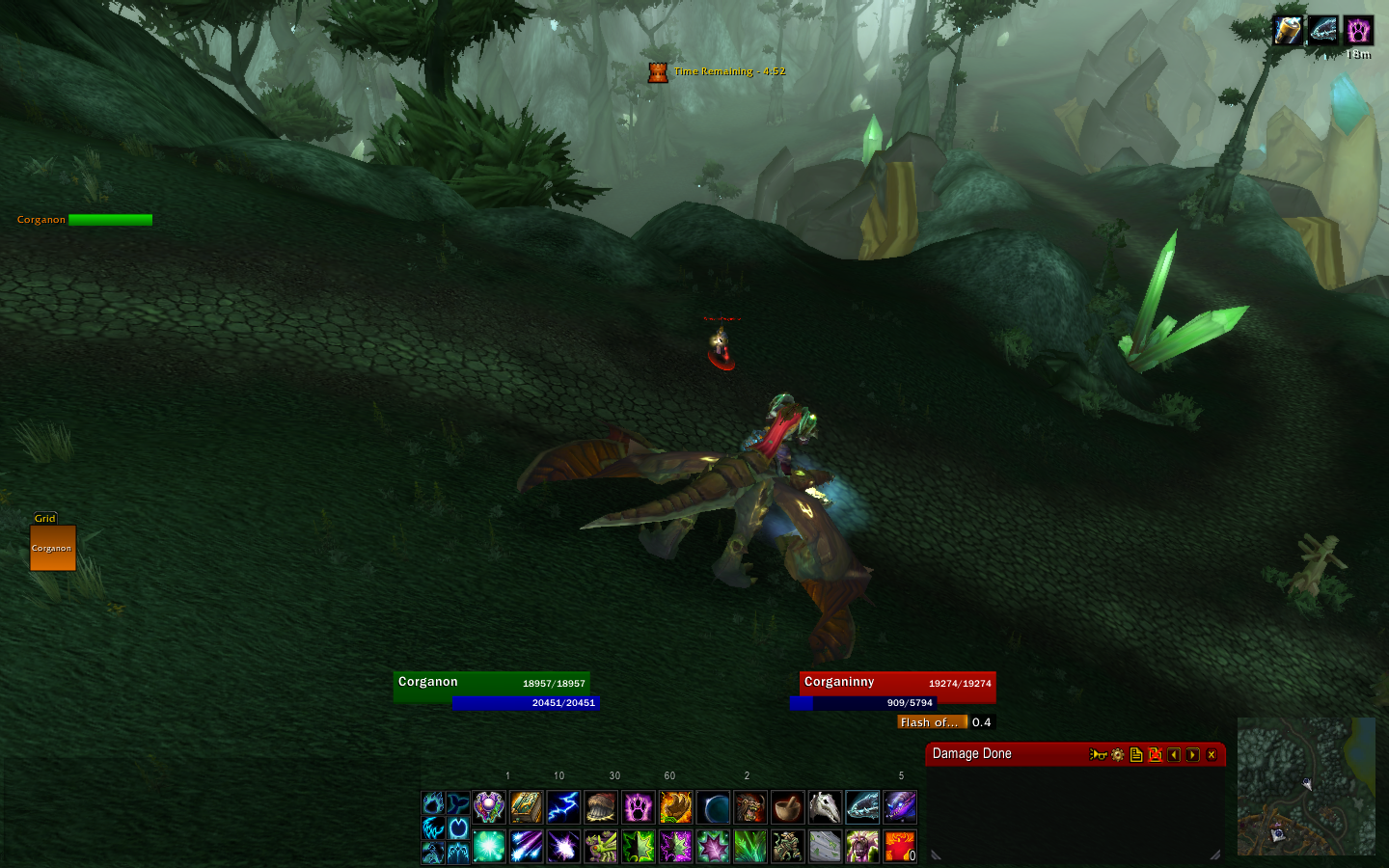Use the mortar and pestle ability
This screenshot has width=1389, height=868.
pos(787,807)
